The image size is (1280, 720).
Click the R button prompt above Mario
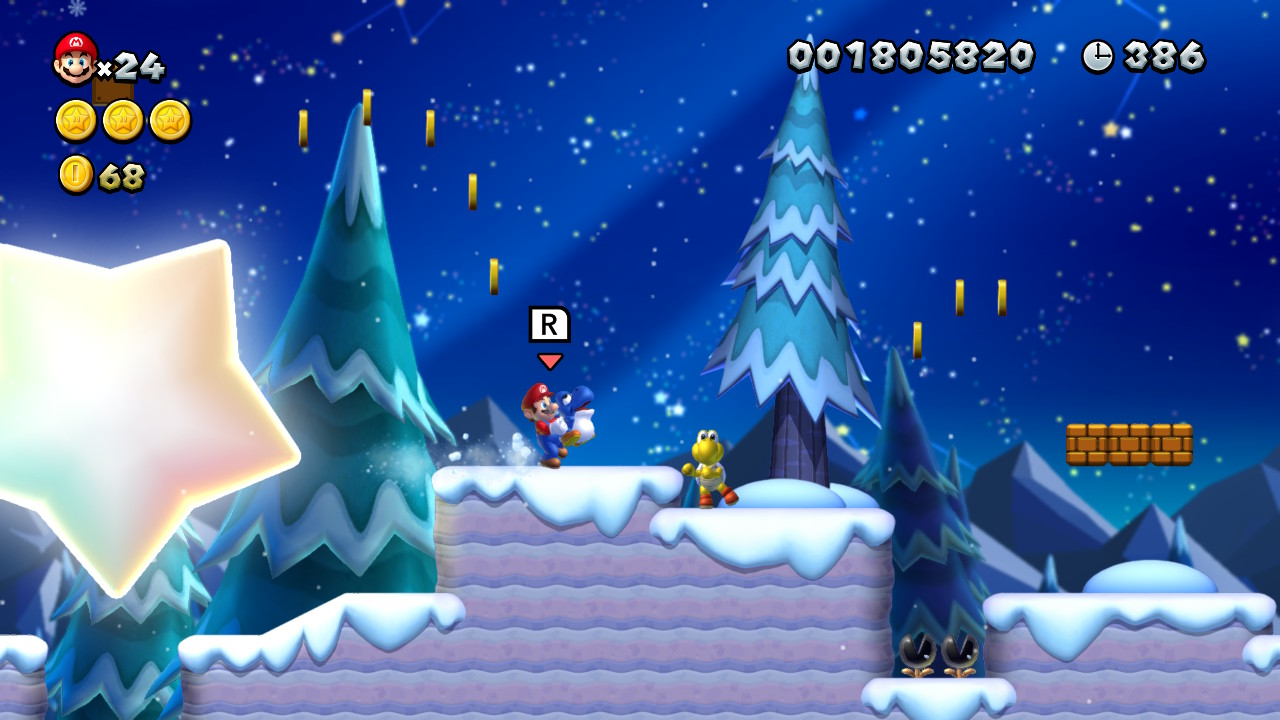pyautogui.click(x=547, y=323)
